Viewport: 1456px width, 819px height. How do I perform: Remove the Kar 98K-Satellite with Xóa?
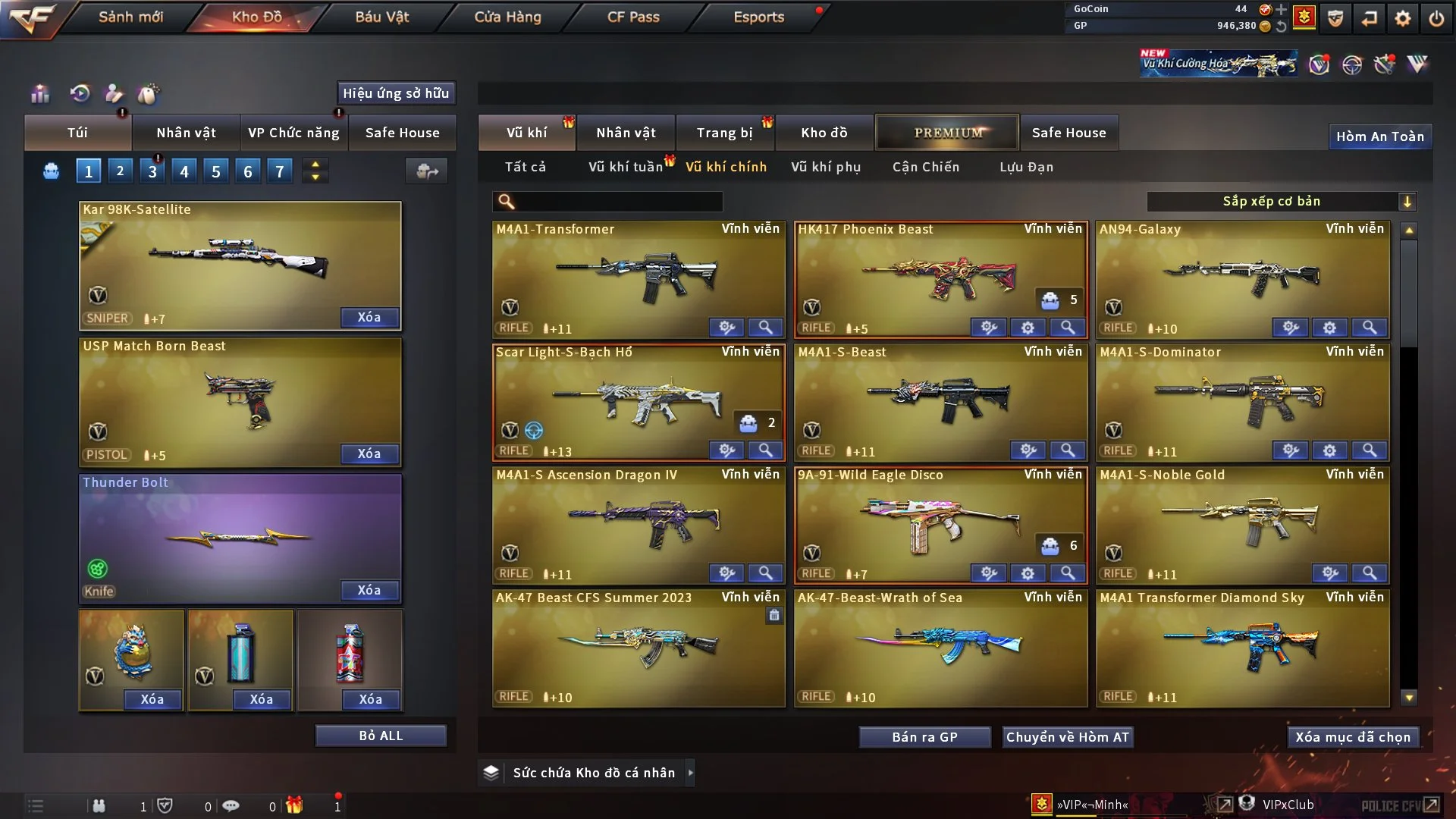369,317
